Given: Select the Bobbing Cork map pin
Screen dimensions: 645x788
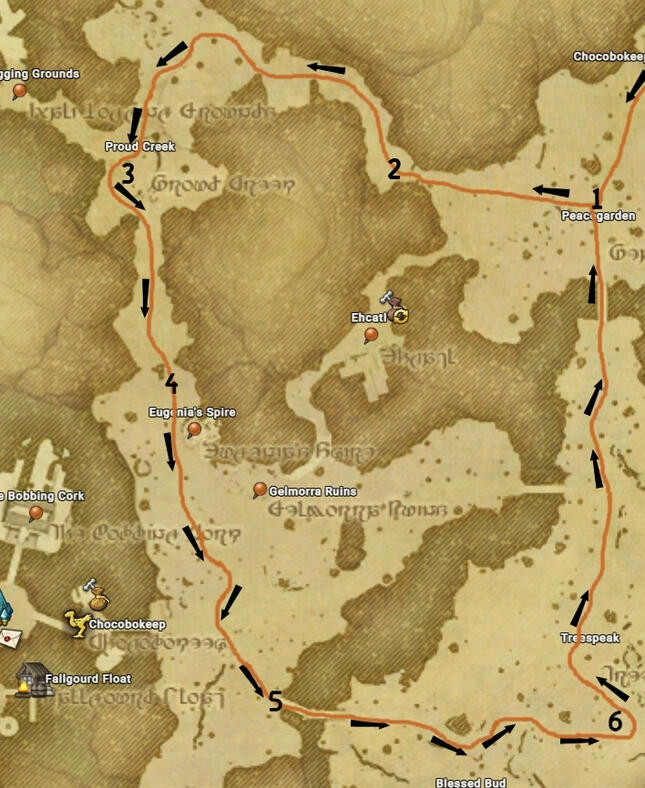Looking at the screenshot, I should pos(36,513).
